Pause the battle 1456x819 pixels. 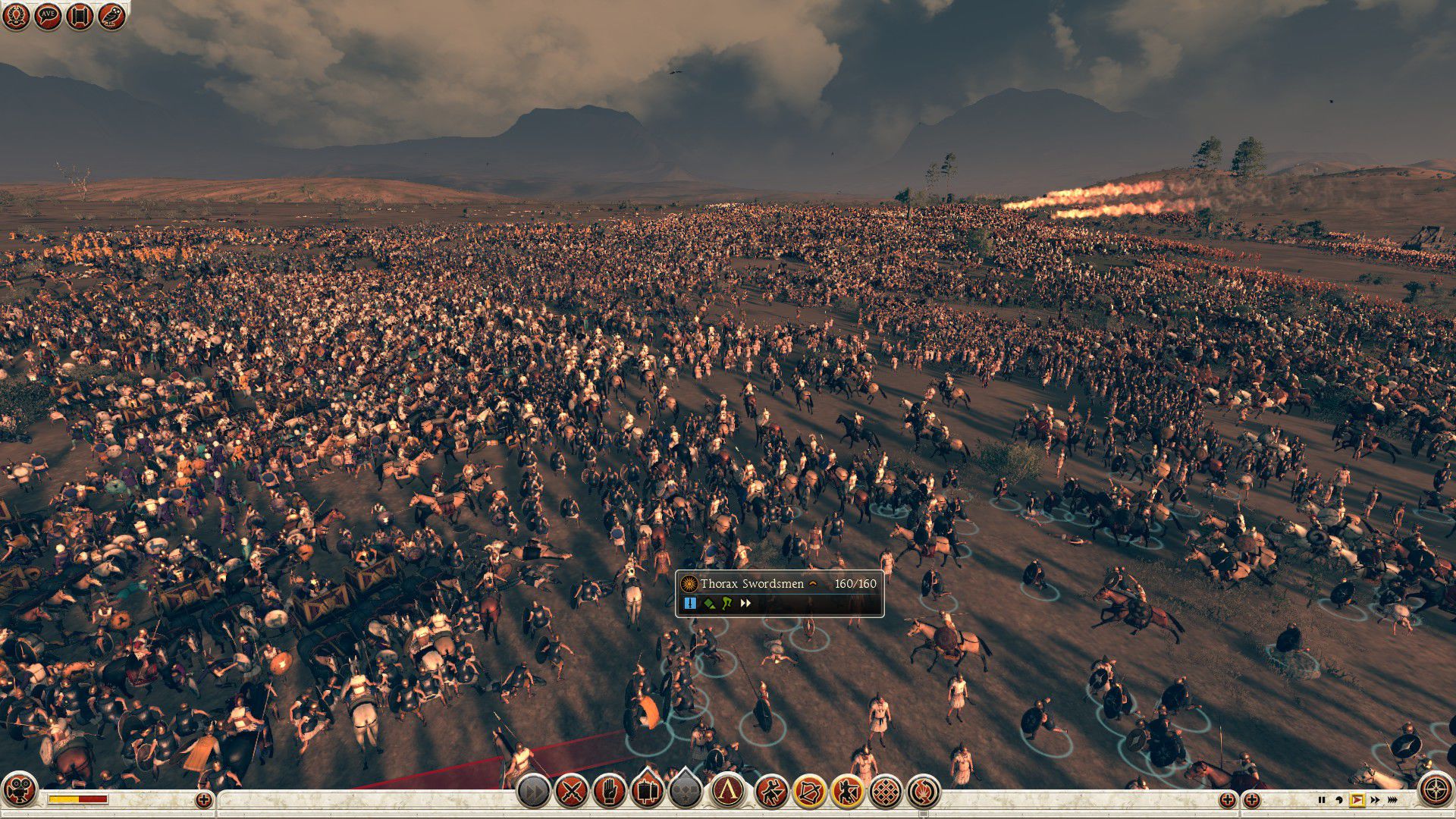click(1322, 799)
